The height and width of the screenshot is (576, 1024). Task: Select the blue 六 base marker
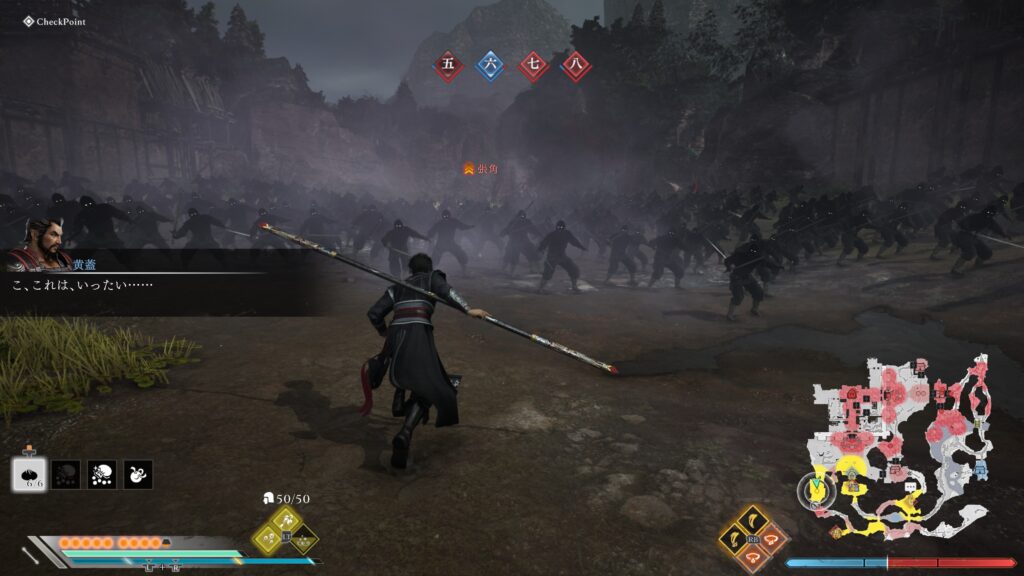(490, 66)
